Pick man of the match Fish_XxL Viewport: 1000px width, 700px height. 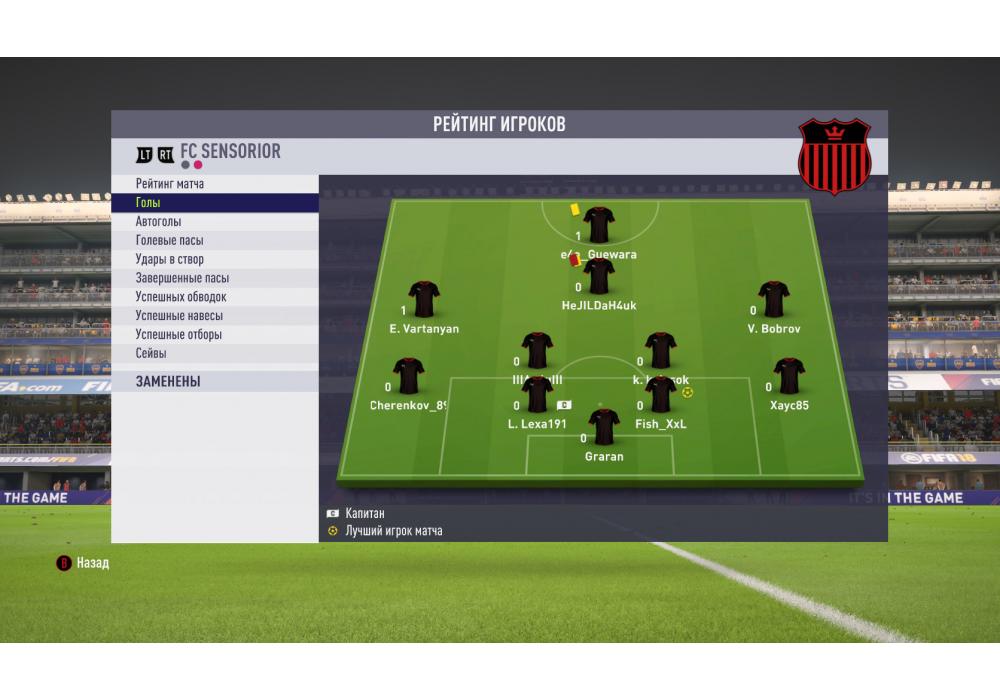661,396
